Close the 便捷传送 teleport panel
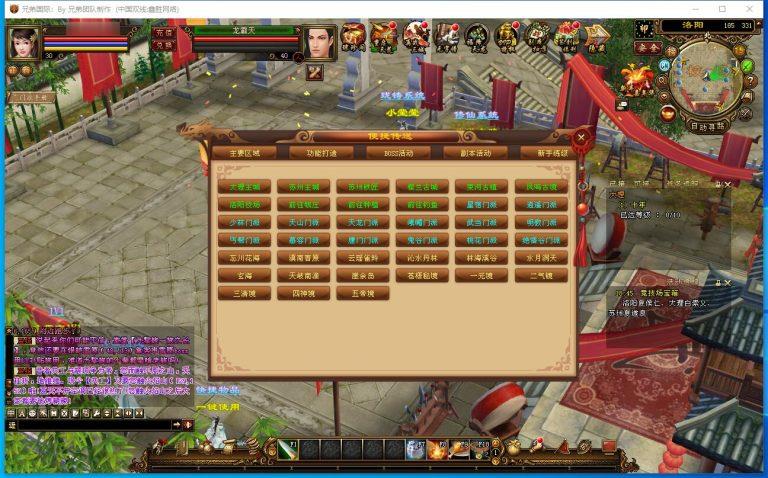The height and width of the screenshot is (478, 768). click(x=581, y=137)
